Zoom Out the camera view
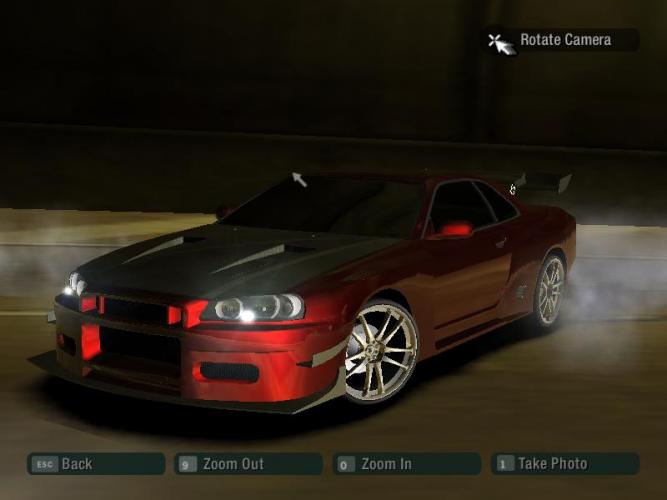The image size is (667, 500). click(248, 464)
